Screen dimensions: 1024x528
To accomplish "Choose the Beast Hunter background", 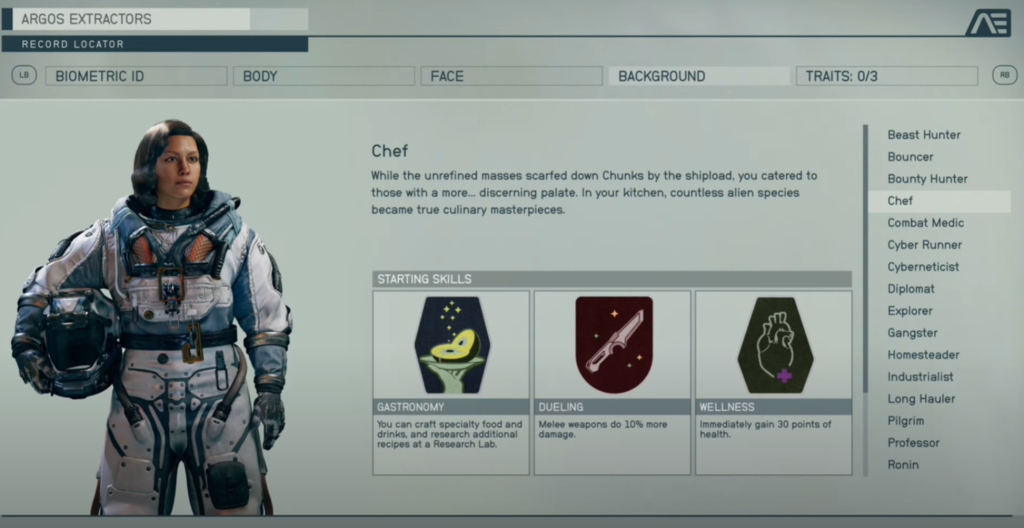I will click(x=924, y=135).
